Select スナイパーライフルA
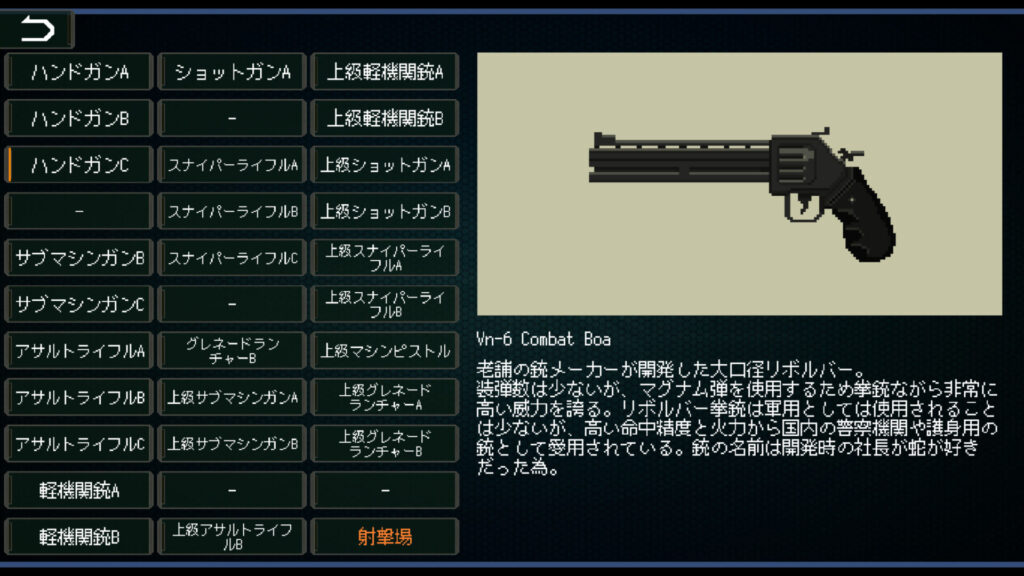The width and height of the screenshot is (1024, 576). (232, 165)
